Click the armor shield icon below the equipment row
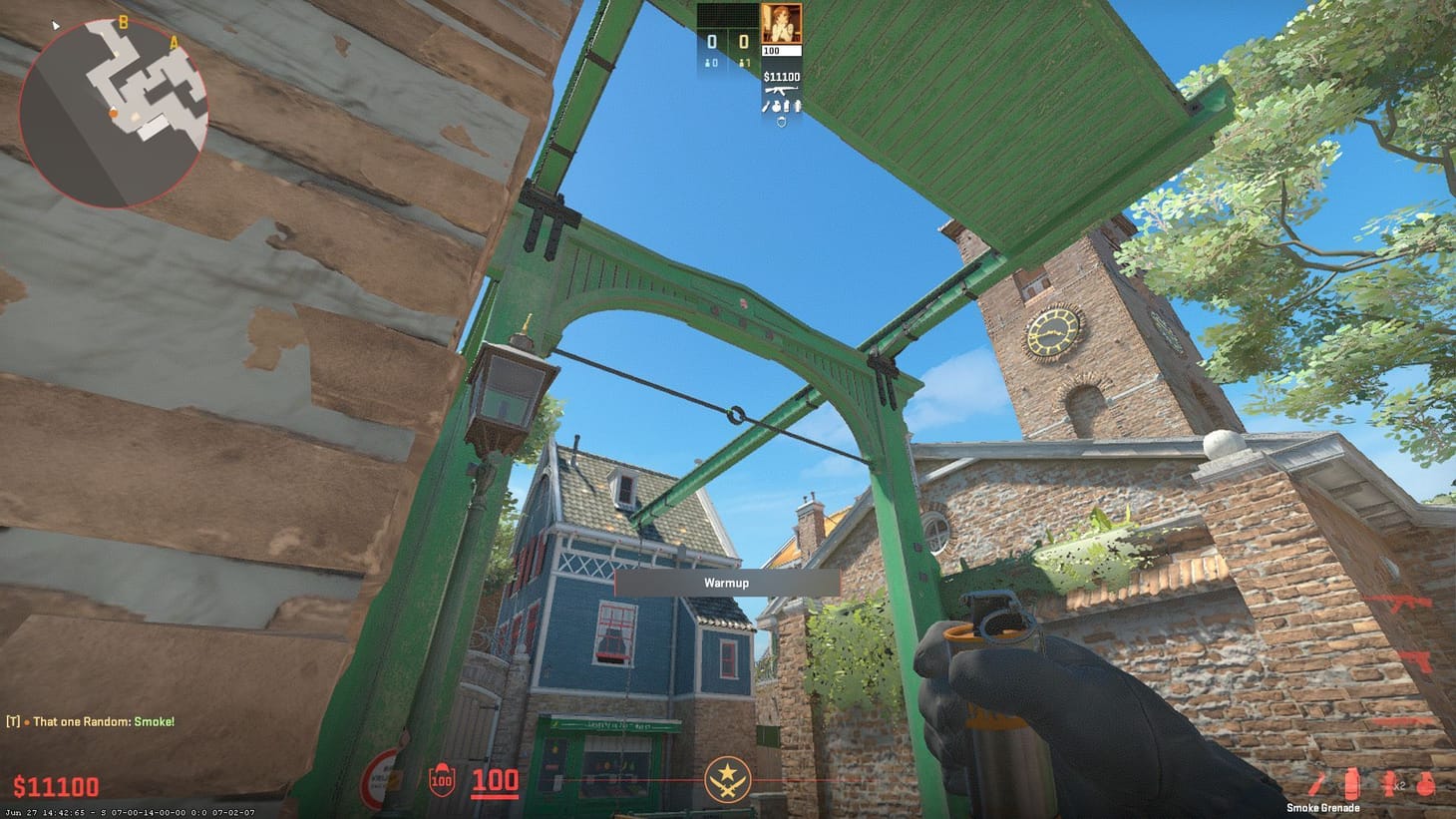Viewport: 1456px width, 819px height. tap(781, 122)
